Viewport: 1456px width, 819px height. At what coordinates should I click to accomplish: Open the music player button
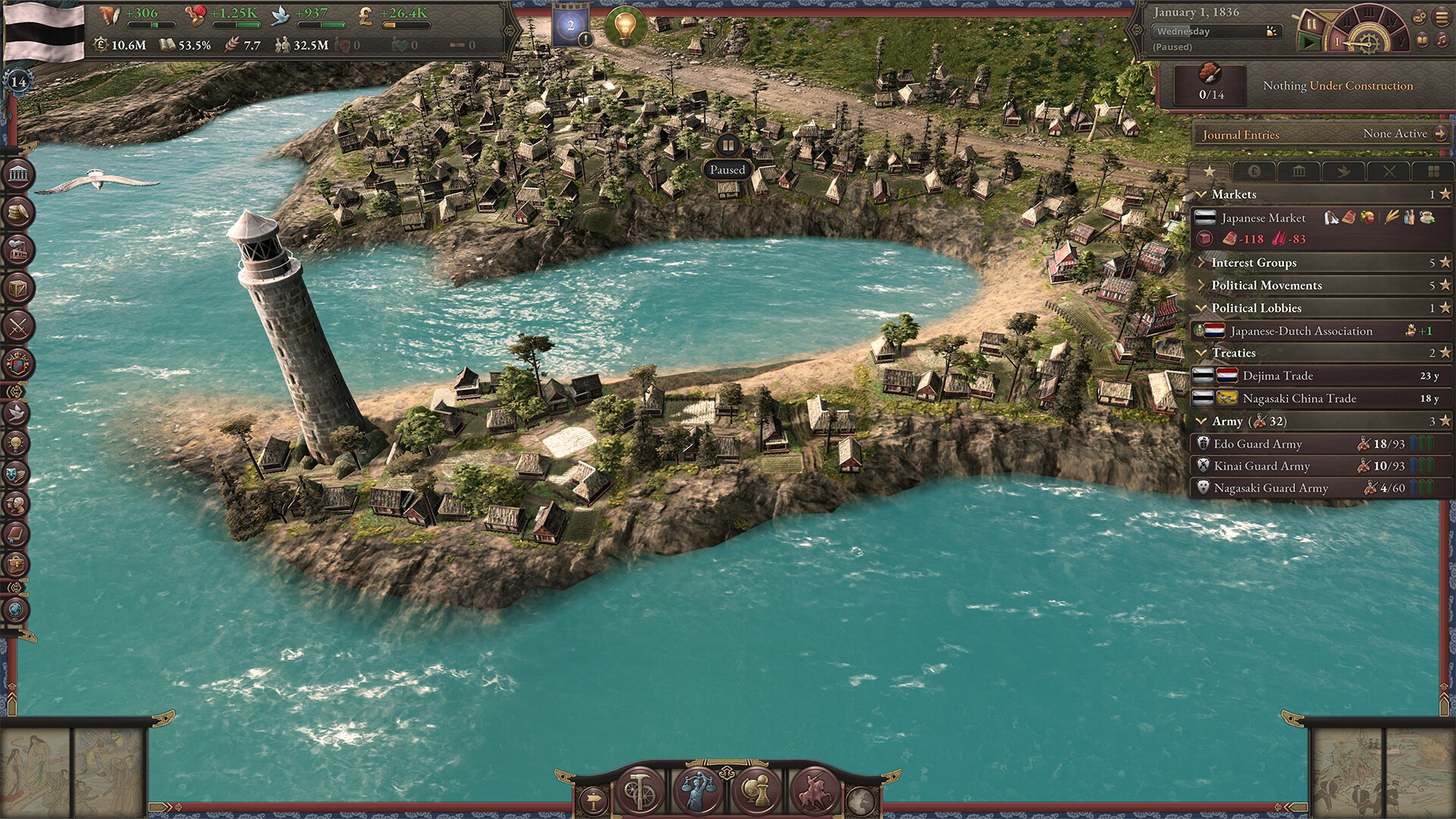tap(1441, 40)
